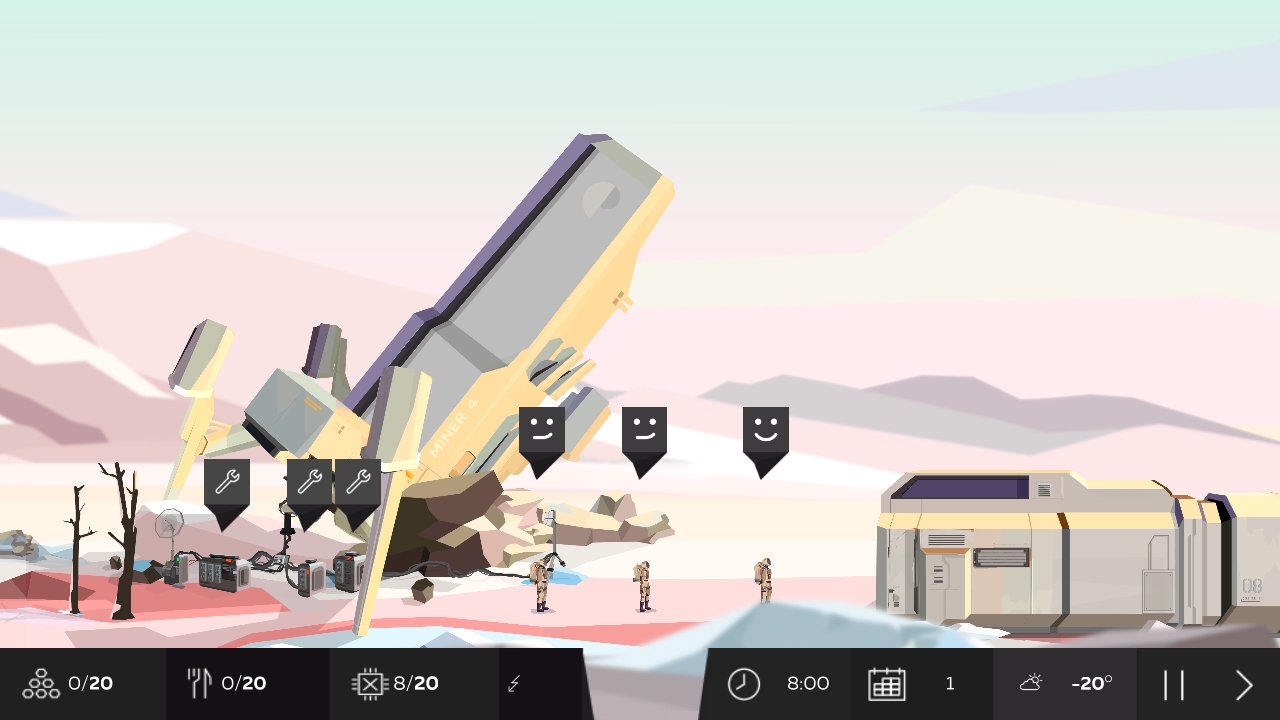Click the calendar icon showing day 1
The width and height of the screenshot is (1280, 720).
[x=888, y=683]
